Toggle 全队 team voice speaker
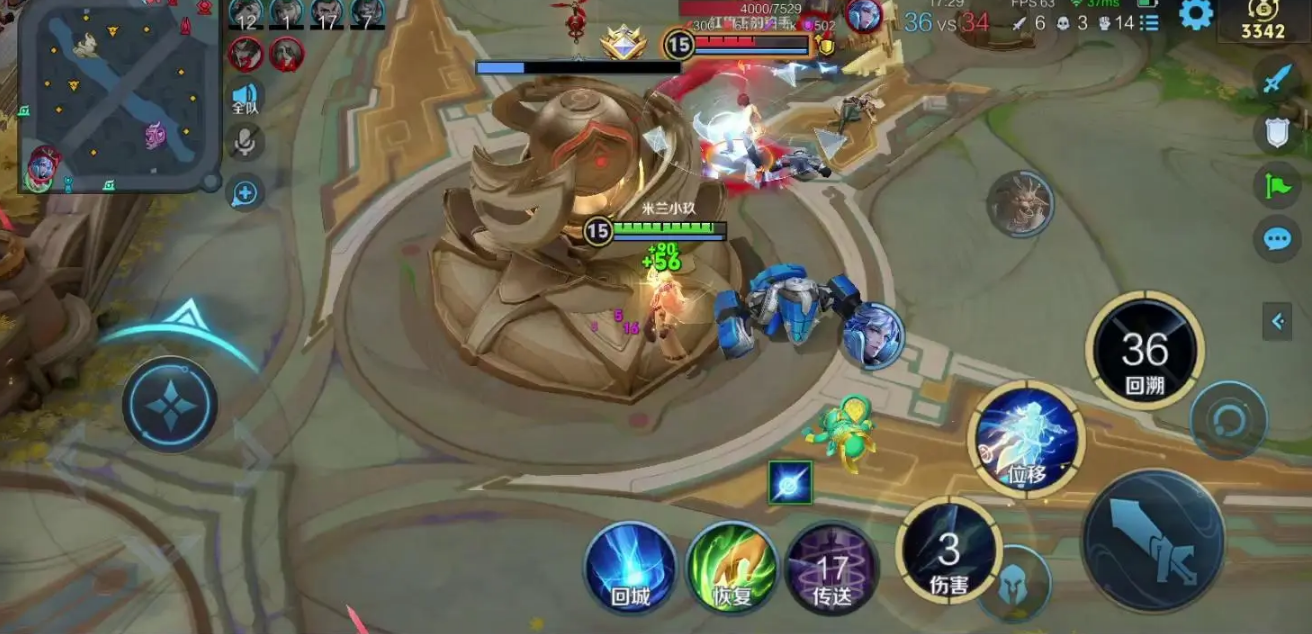Screen dimensions: 1312x634 [x=245, y=97]
